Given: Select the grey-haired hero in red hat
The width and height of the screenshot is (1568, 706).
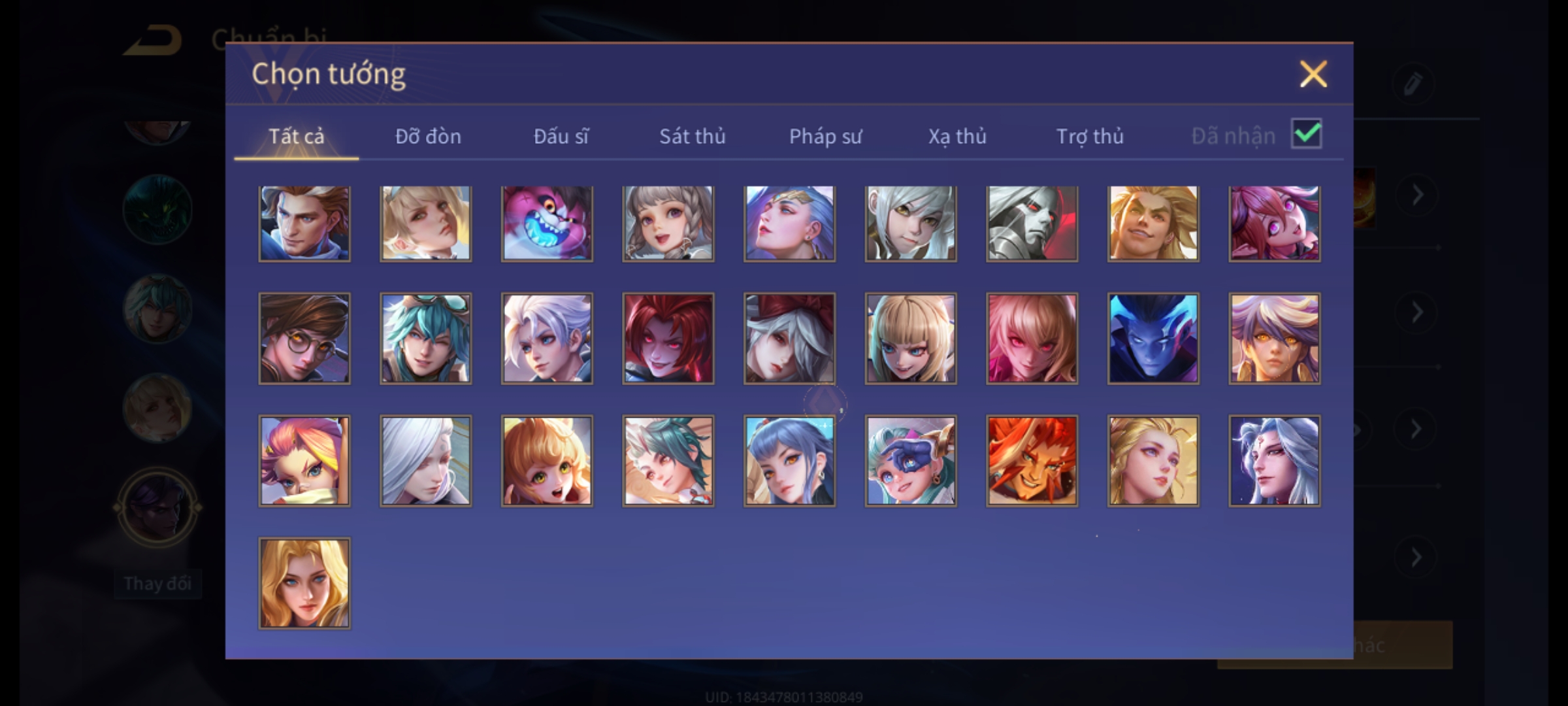Looking at the screenshot, I should (x=789, y=338).
